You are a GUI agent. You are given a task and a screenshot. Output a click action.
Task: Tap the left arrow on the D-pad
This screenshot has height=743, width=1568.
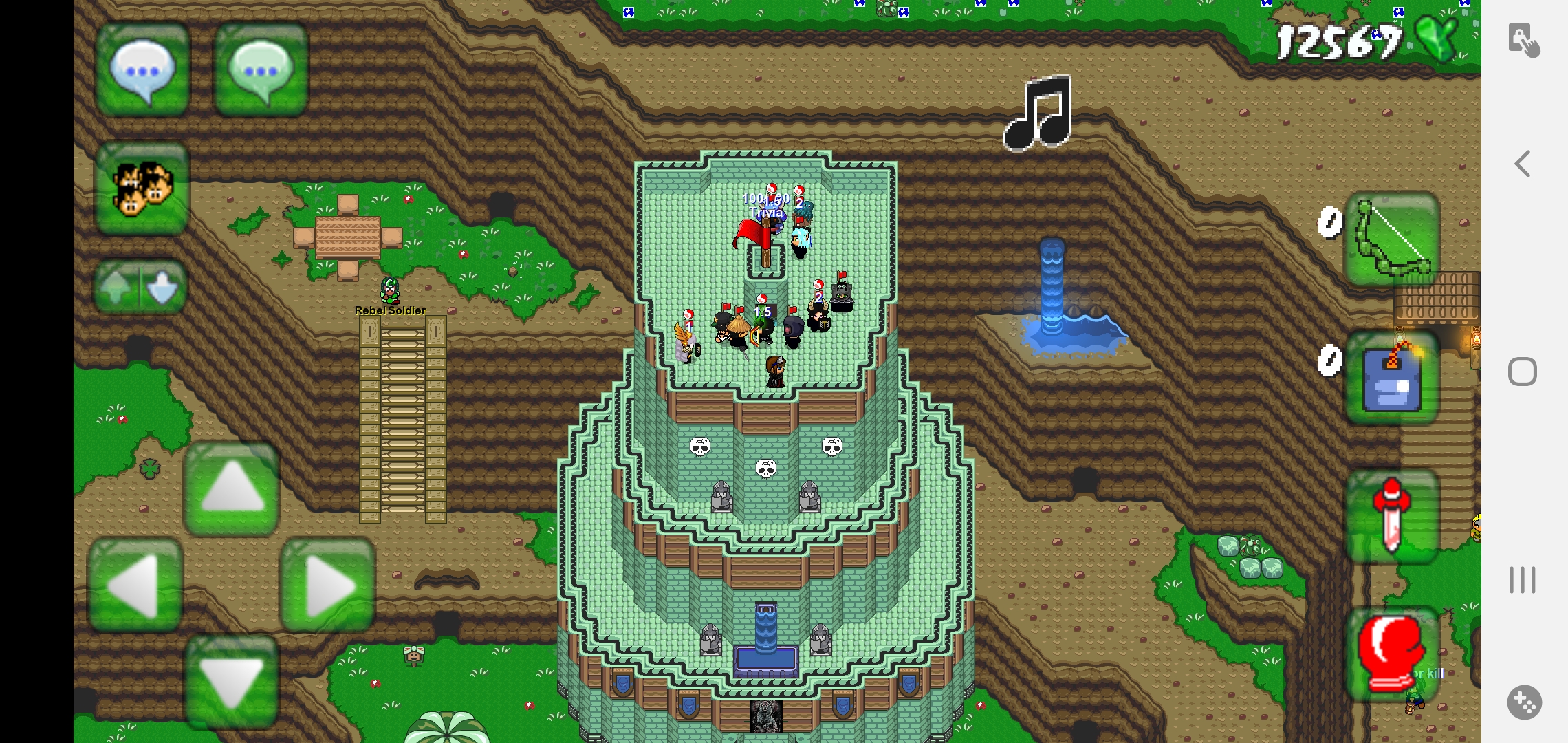(135, 585)
